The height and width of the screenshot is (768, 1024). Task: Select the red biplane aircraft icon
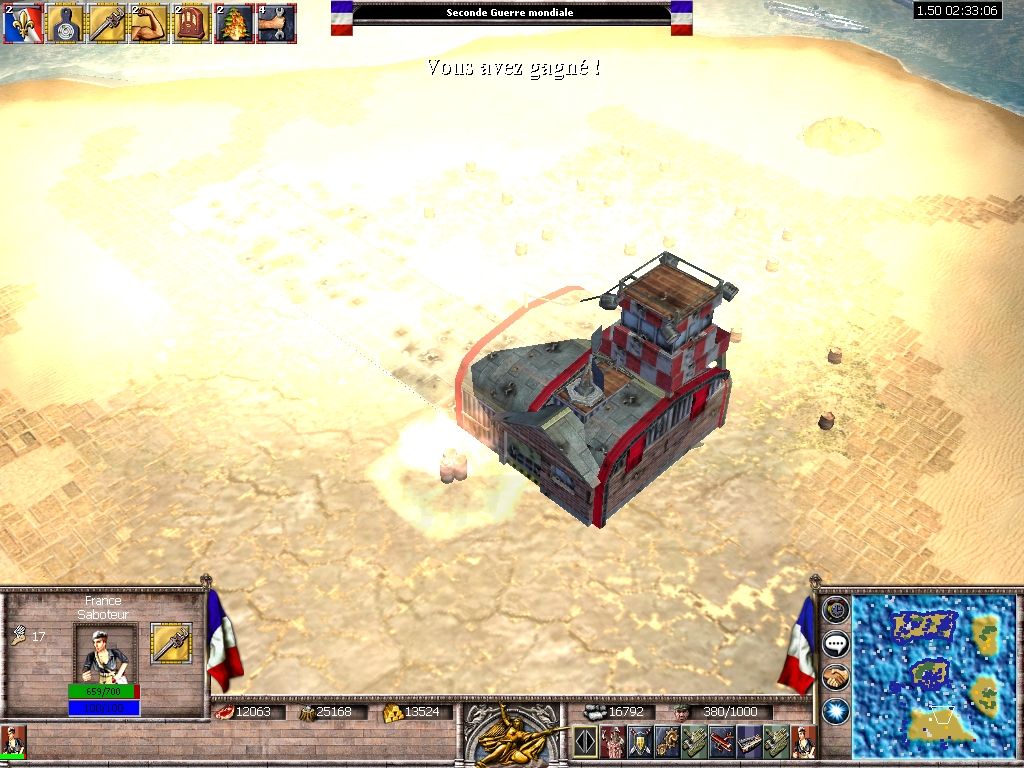pos(722,742)
